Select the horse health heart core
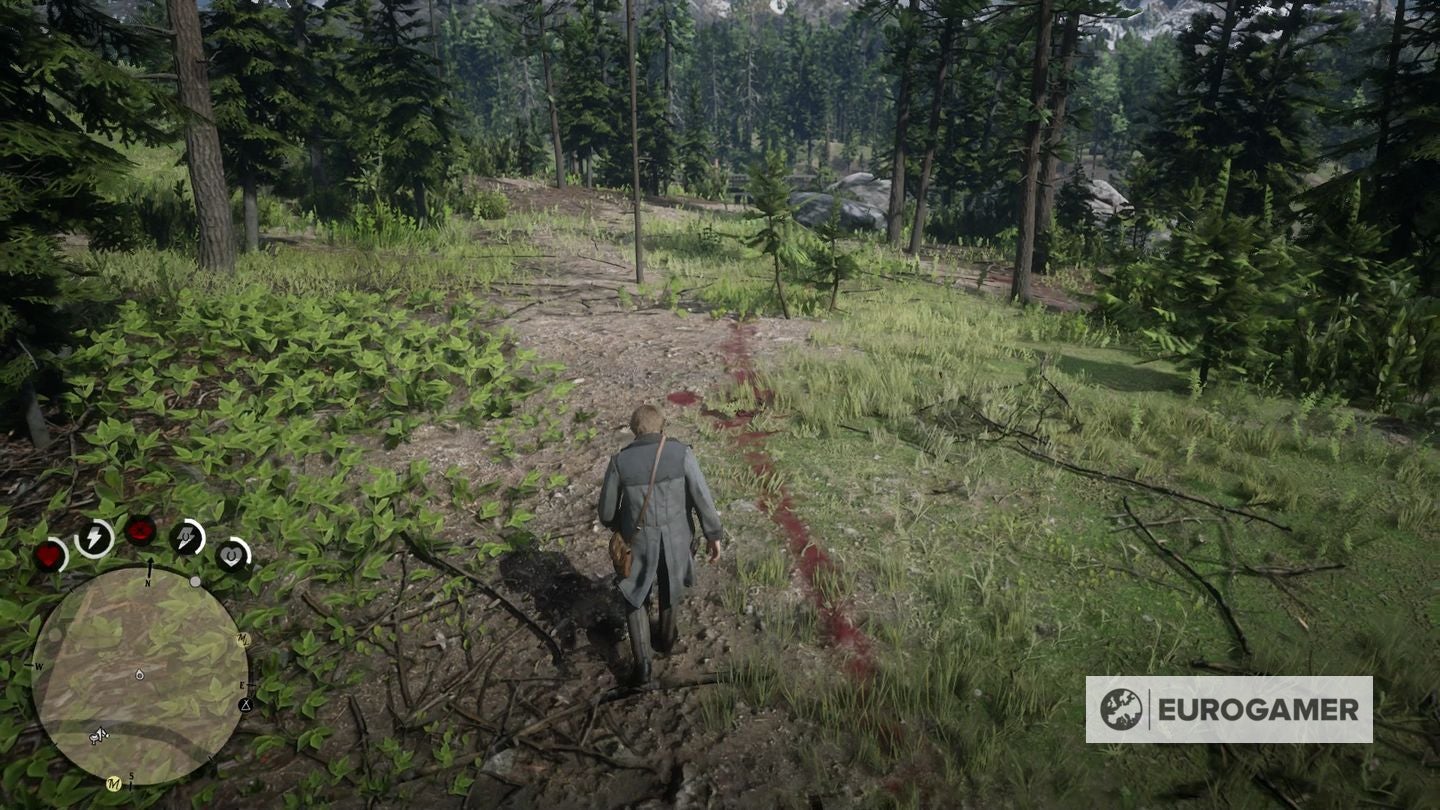 coord(230,556)
